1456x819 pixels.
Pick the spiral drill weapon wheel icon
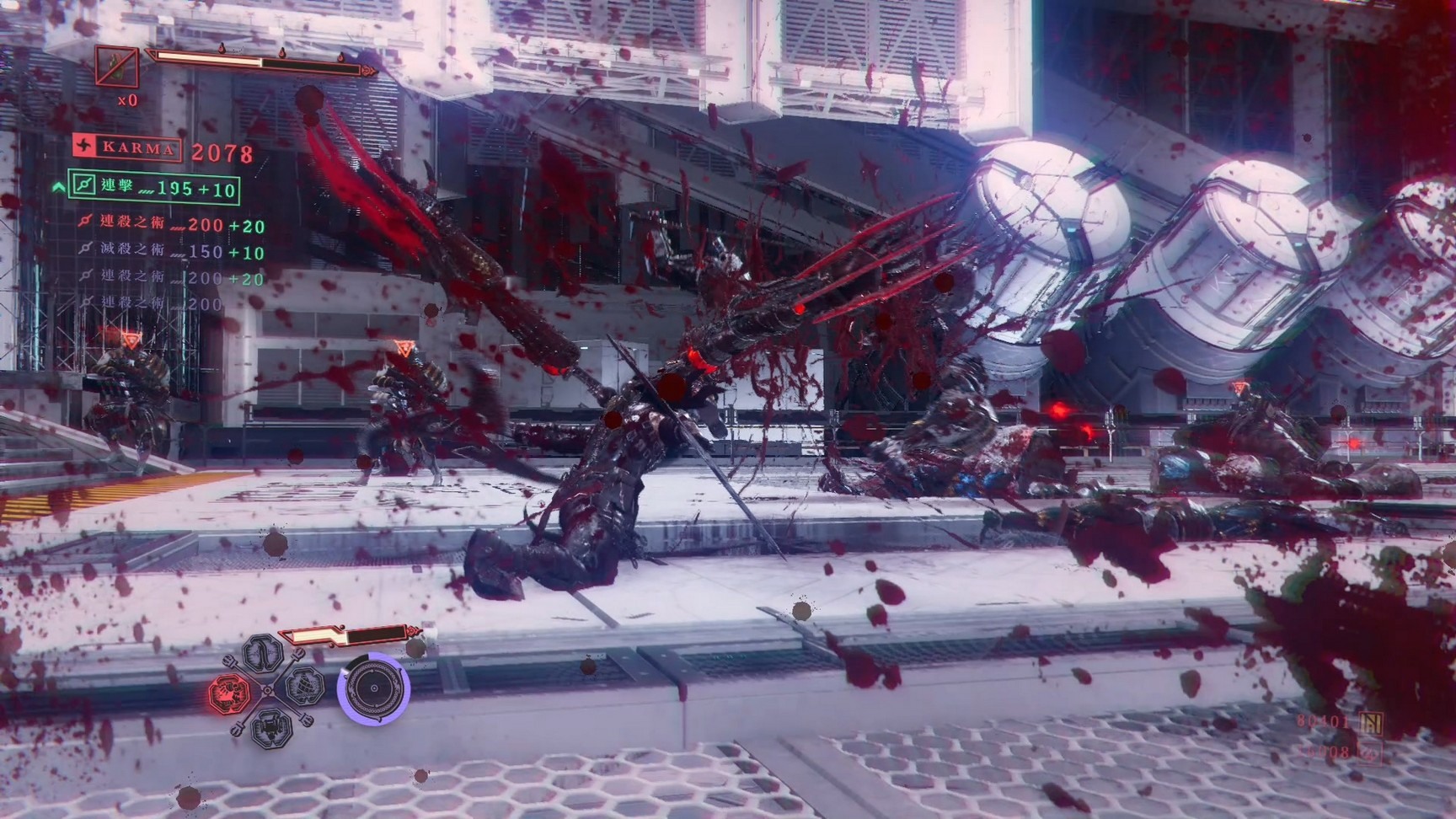303,687
